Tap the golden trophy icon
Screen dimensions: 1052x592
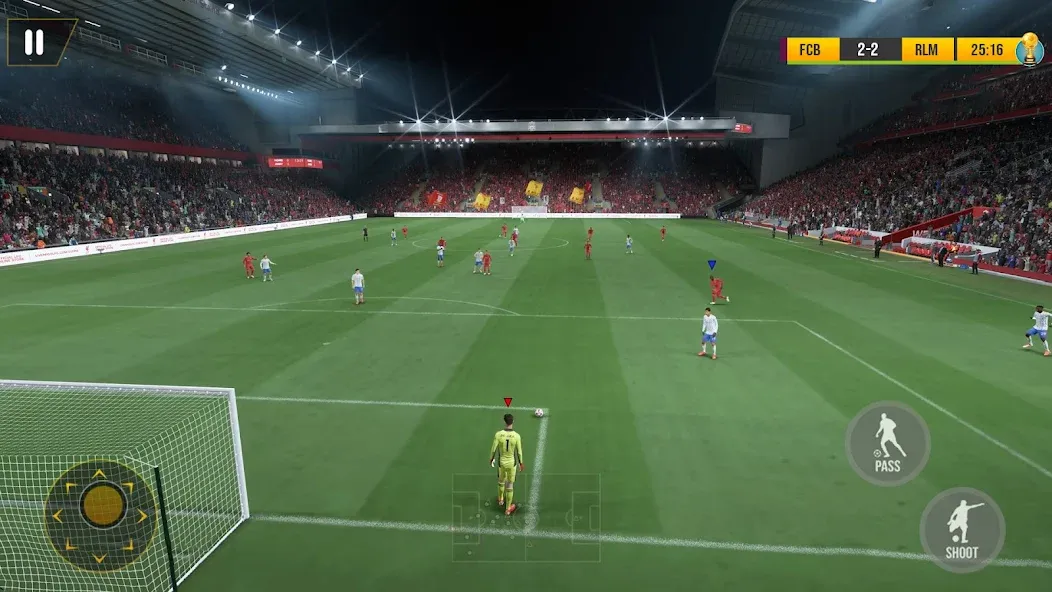point(1030,49)
